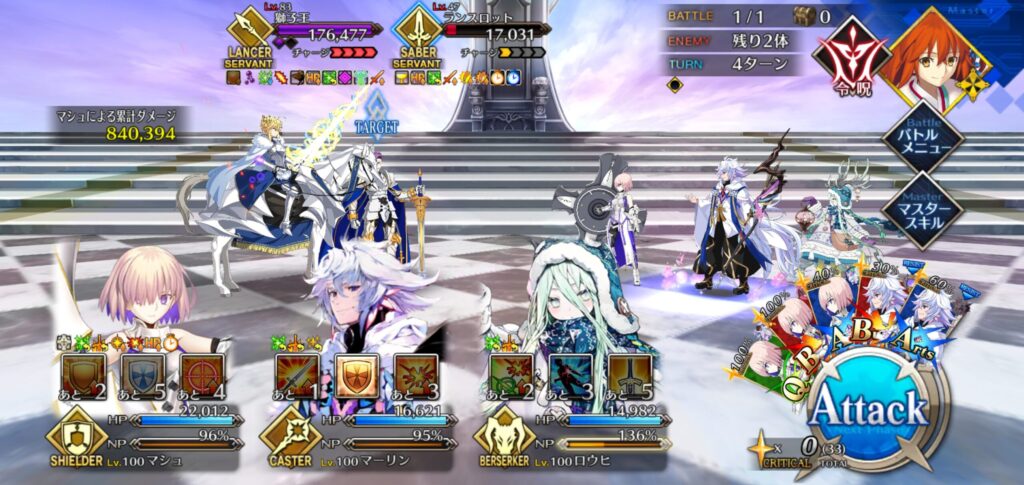Image resolution: width=1024 pixels, height=485 pixels.
Task: Open the Master Skill (マスタースキル) panel
Action: pos(921,208)
